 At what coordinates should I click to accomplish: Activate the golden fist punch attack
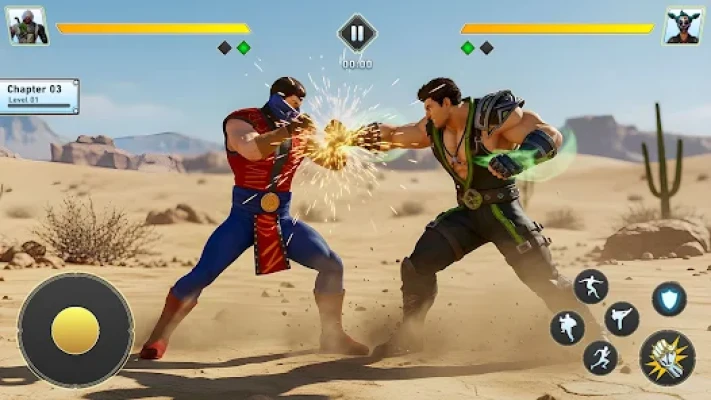pyautogui.click(x=667, y=358)
